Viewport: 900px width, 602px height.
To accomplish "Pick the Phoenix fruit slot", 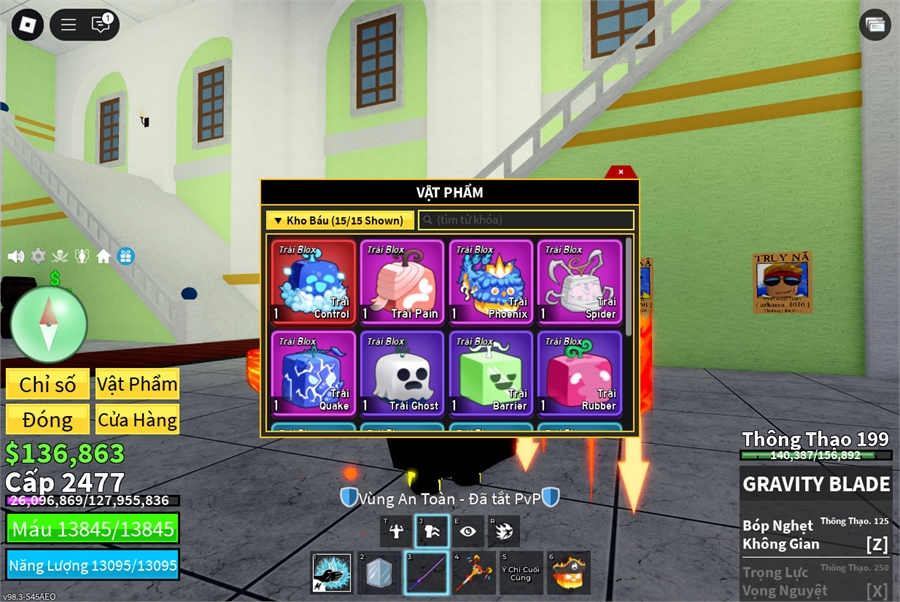I will click(490, 282).
